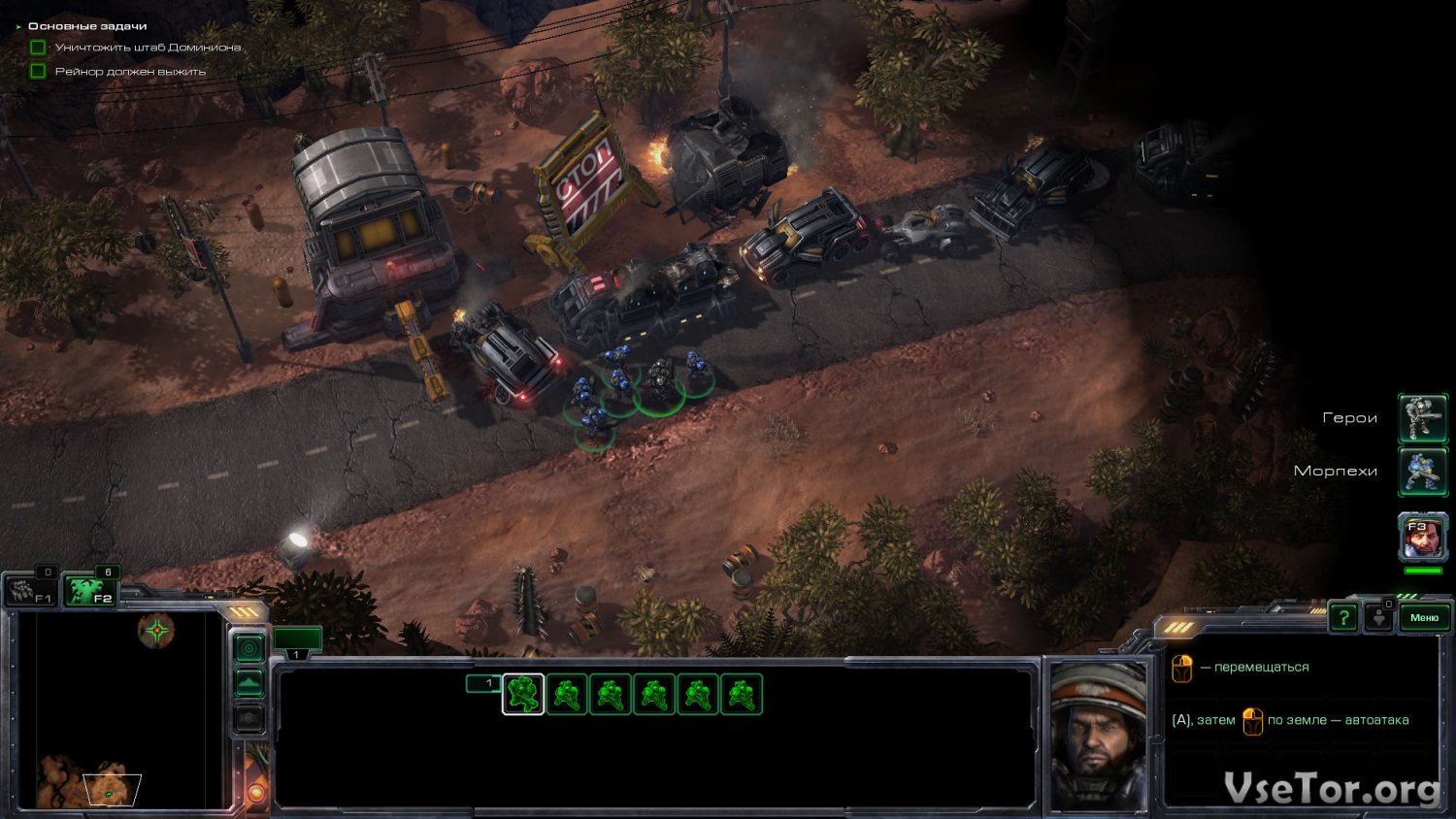Click the F1 idle workers button
Image resolution: width=1456 pixels, height=819 pixels.
tap(30, 590)
